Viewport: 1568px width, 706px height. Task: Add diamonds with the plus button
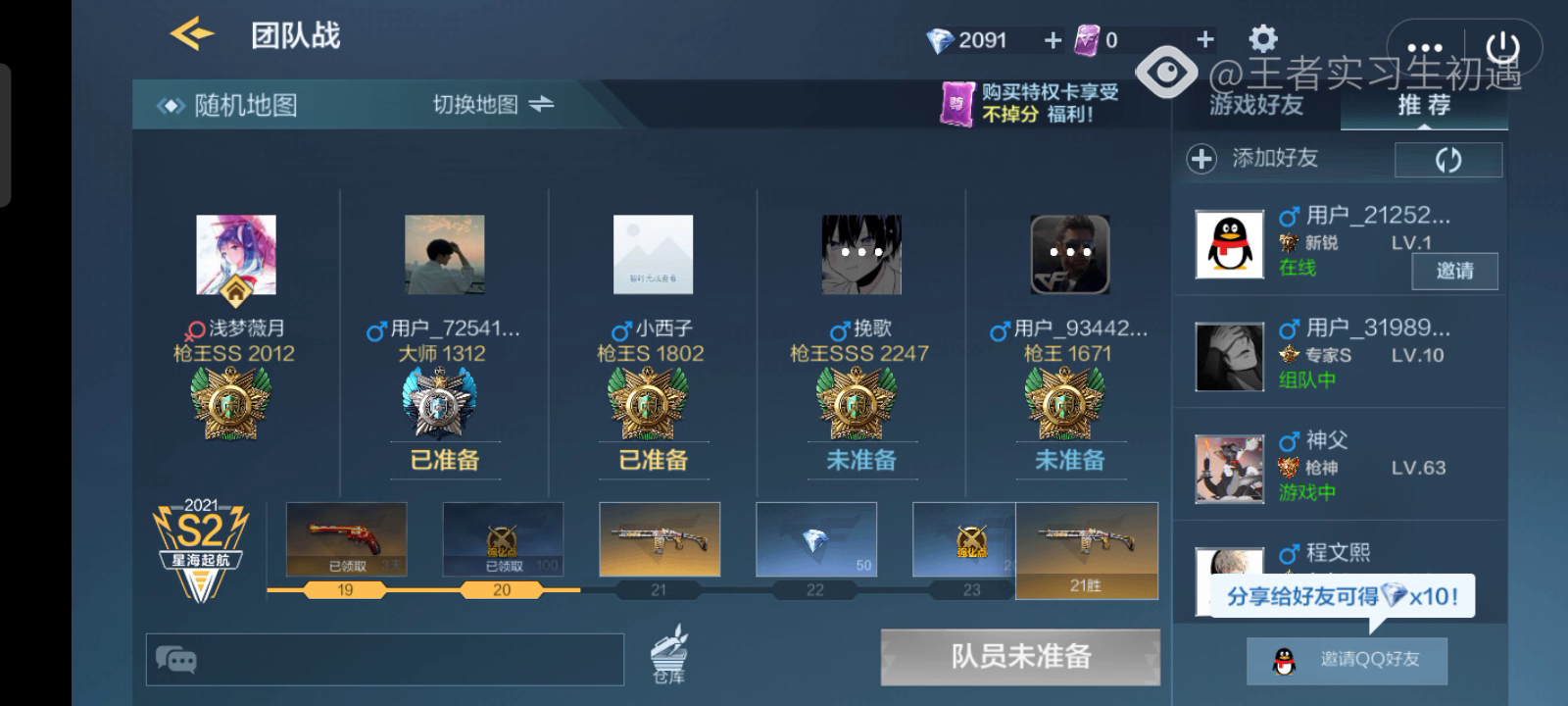[x=1053, y=40]
